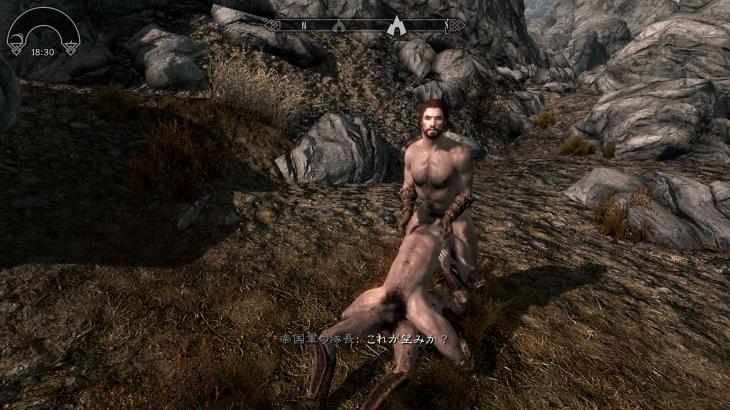Select the location marker on the compass
This screenshot has width=730, height=410.
click(x=399, y=24)
